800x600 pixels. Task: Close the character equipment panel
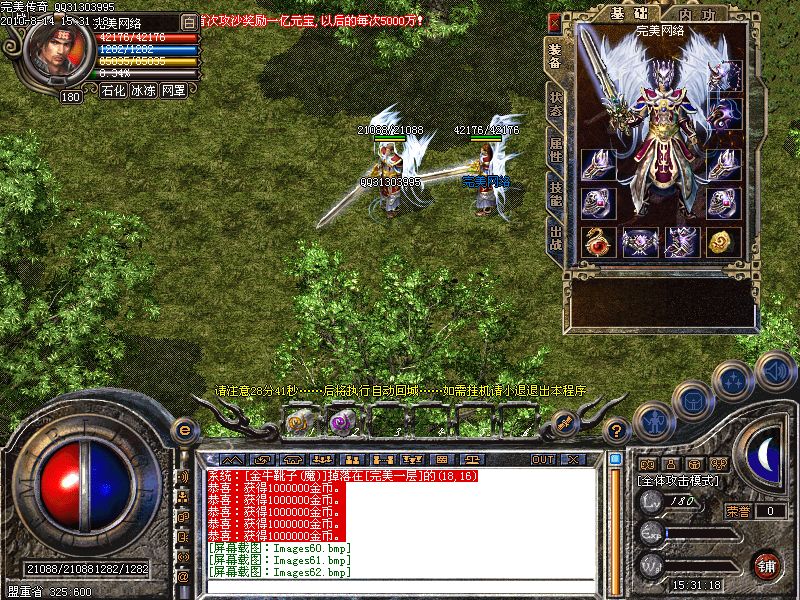(x=554, y=21)
